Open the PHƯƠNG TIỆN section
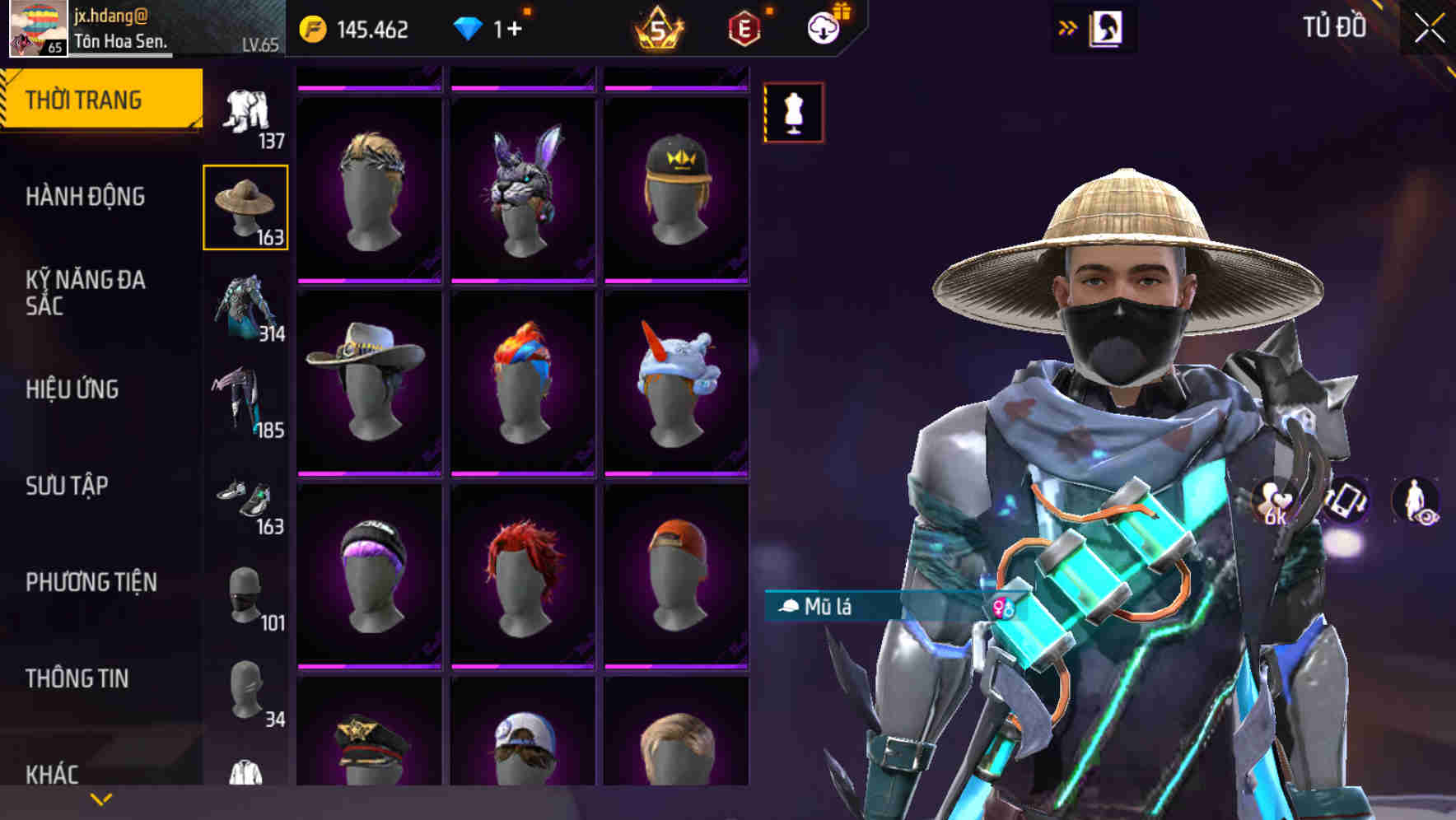This screenshot has width=1456, height=820. pos(92,581)
